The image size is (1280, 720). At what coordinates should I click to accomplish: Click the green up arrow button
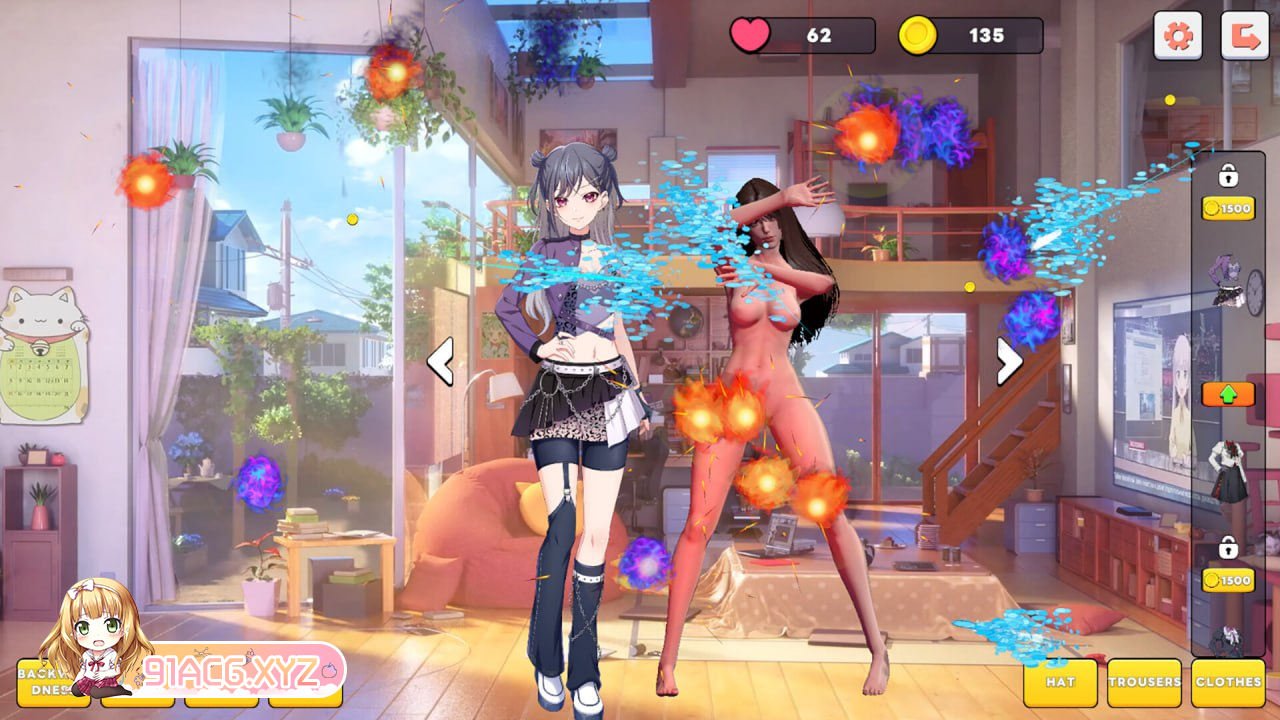click(x=1228, y=394)
